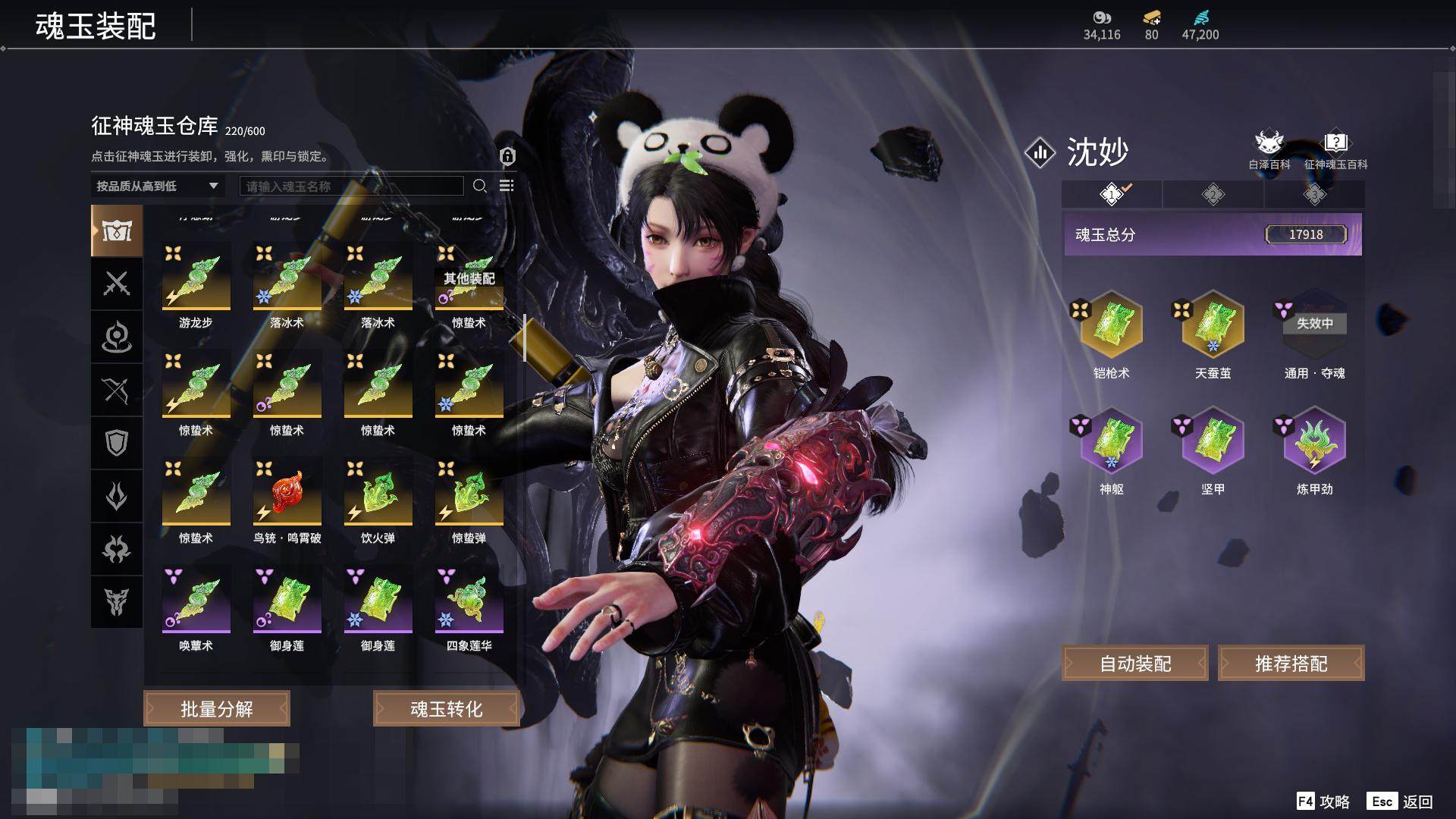The image size is (1456, 819).
Task: Click the magnifier search icon
Action: point(480,186)
